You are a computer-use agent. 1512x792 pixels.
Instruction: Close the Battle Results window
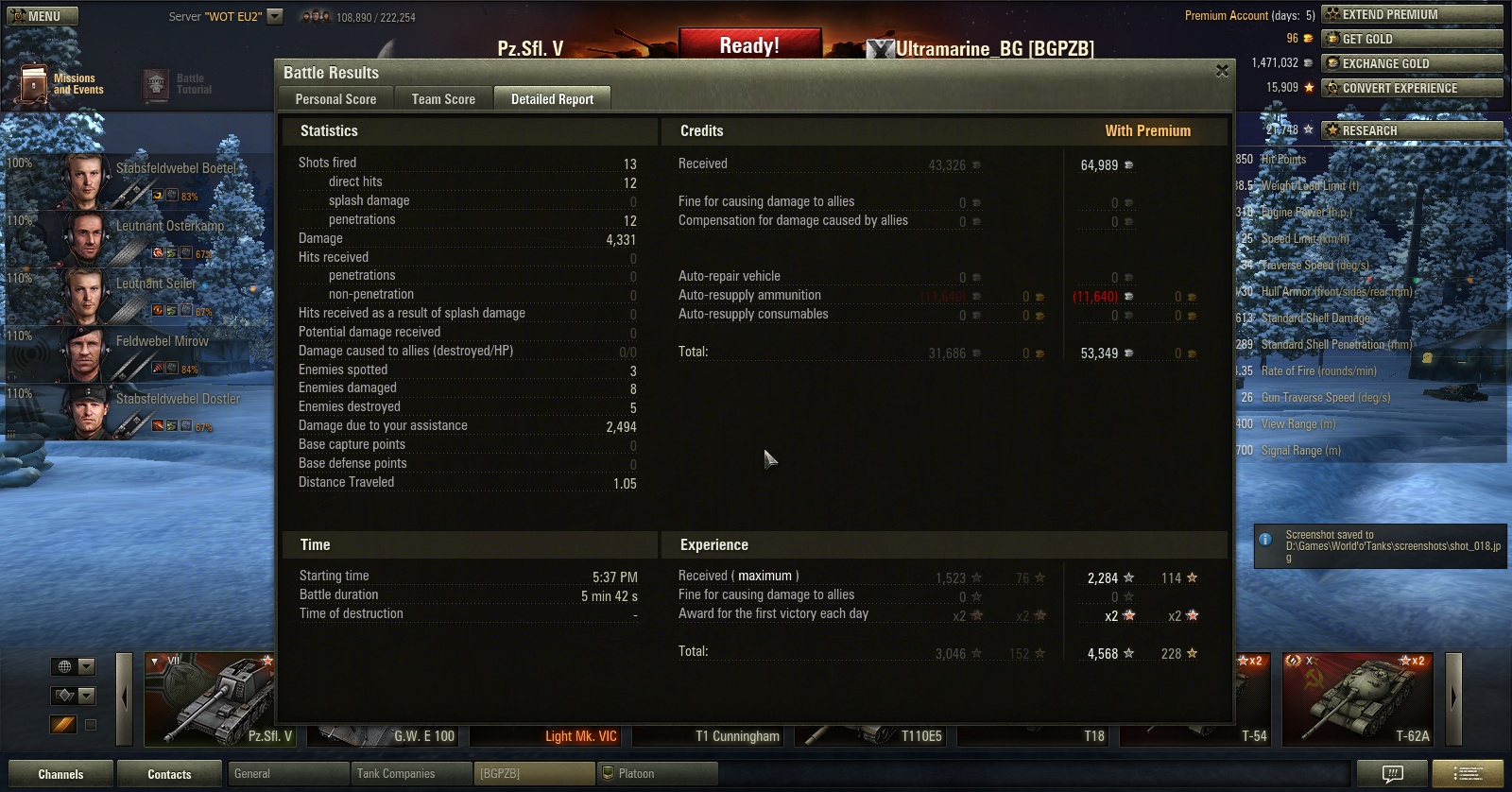pyautogui.click(x=1222, y=71)
